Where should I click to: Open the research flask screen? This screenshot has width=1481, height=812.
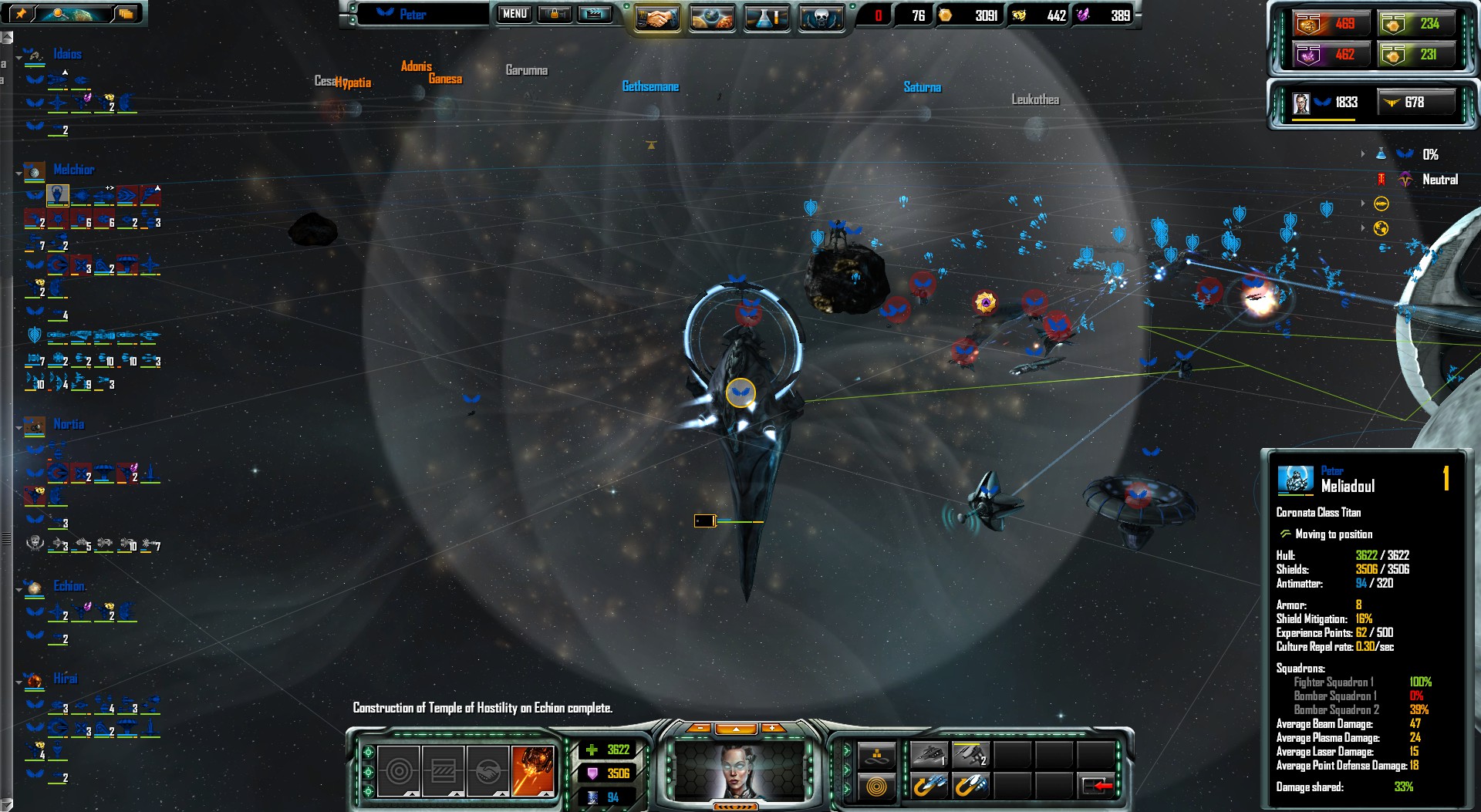tap(766, 17)
